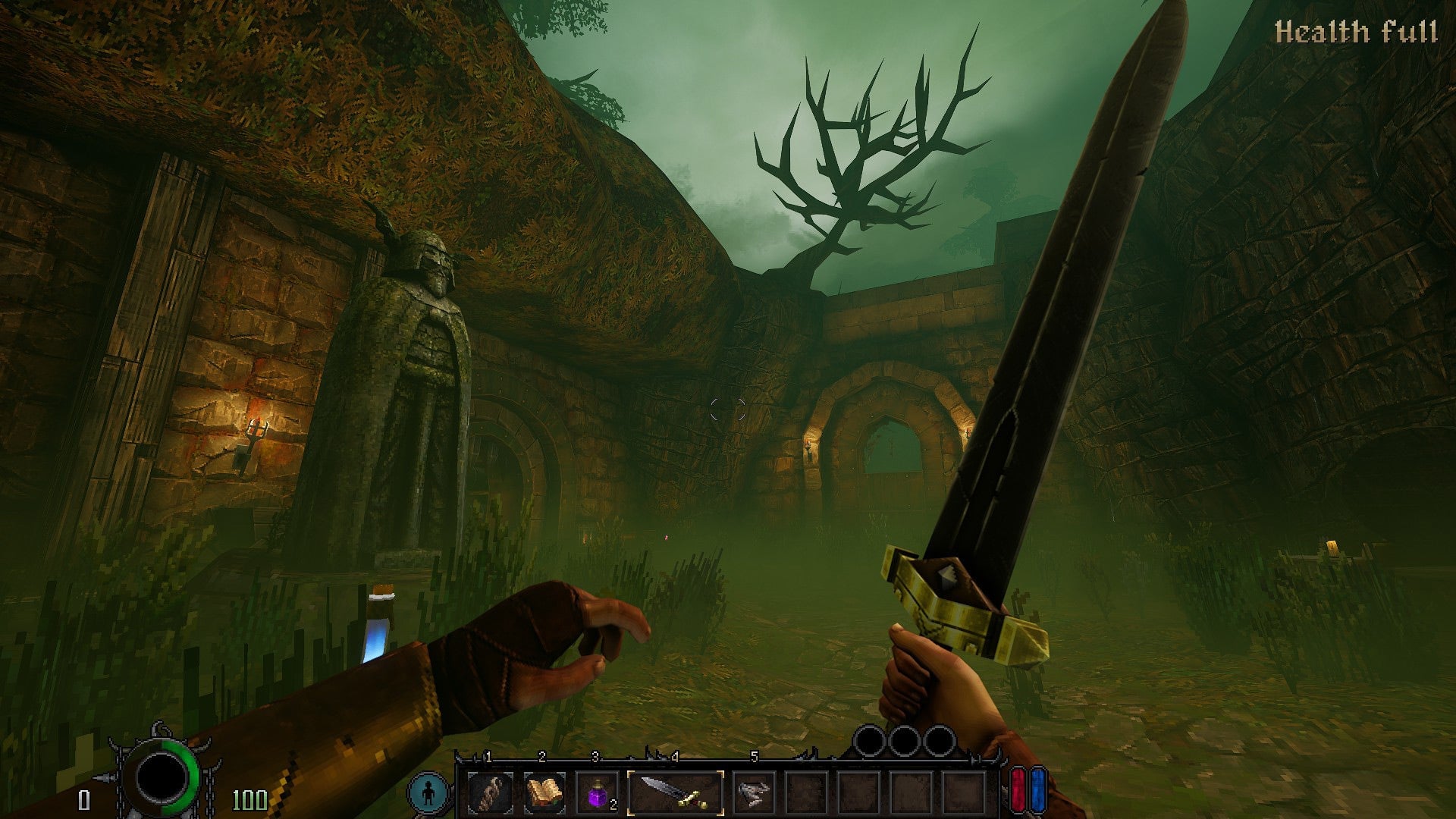Click the blue character figure icon beside the hotbar

pyautogui.click(x=428, y=791)
